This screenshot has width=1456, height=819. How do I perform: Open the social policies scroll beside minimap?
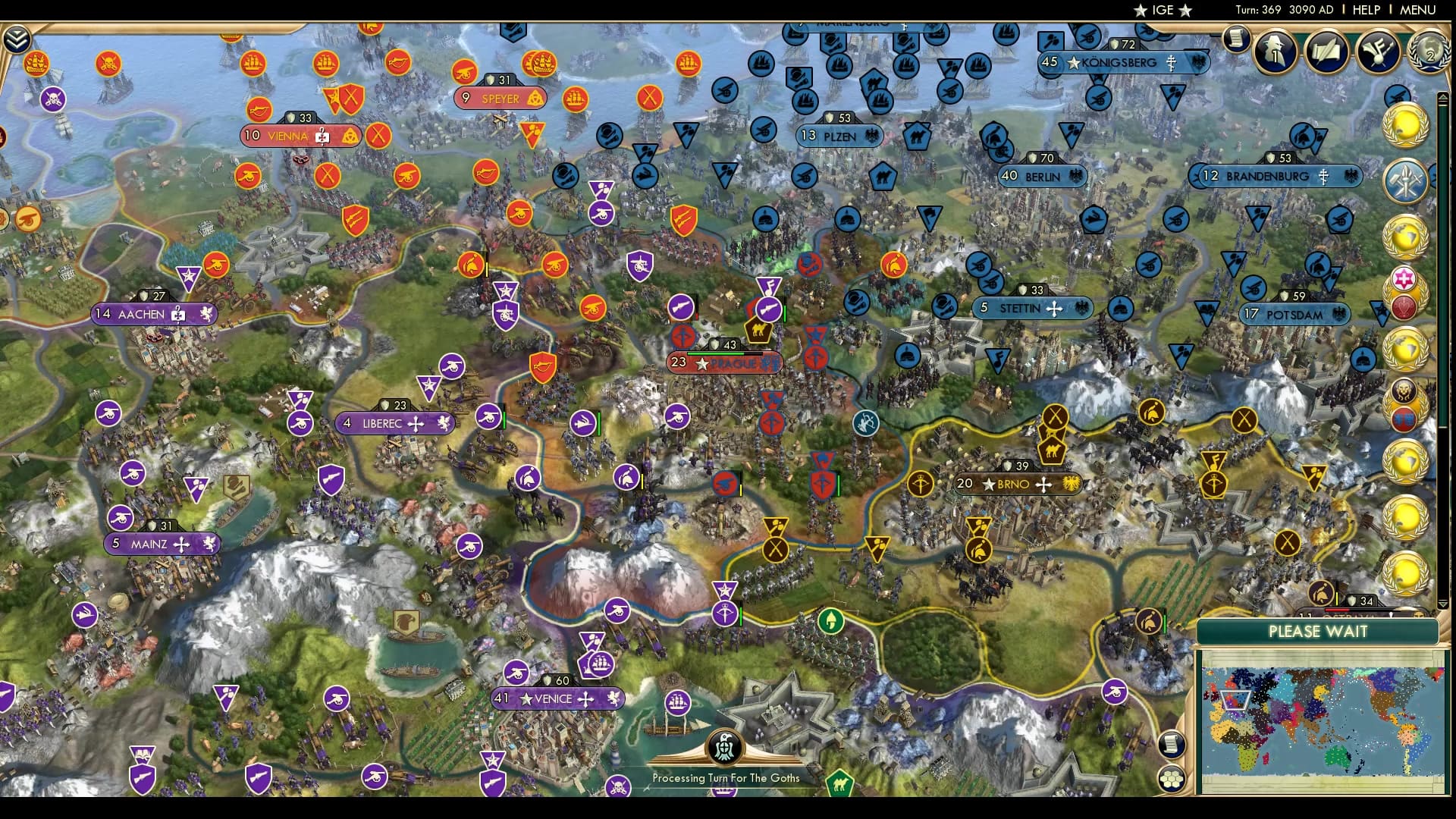1172,743
